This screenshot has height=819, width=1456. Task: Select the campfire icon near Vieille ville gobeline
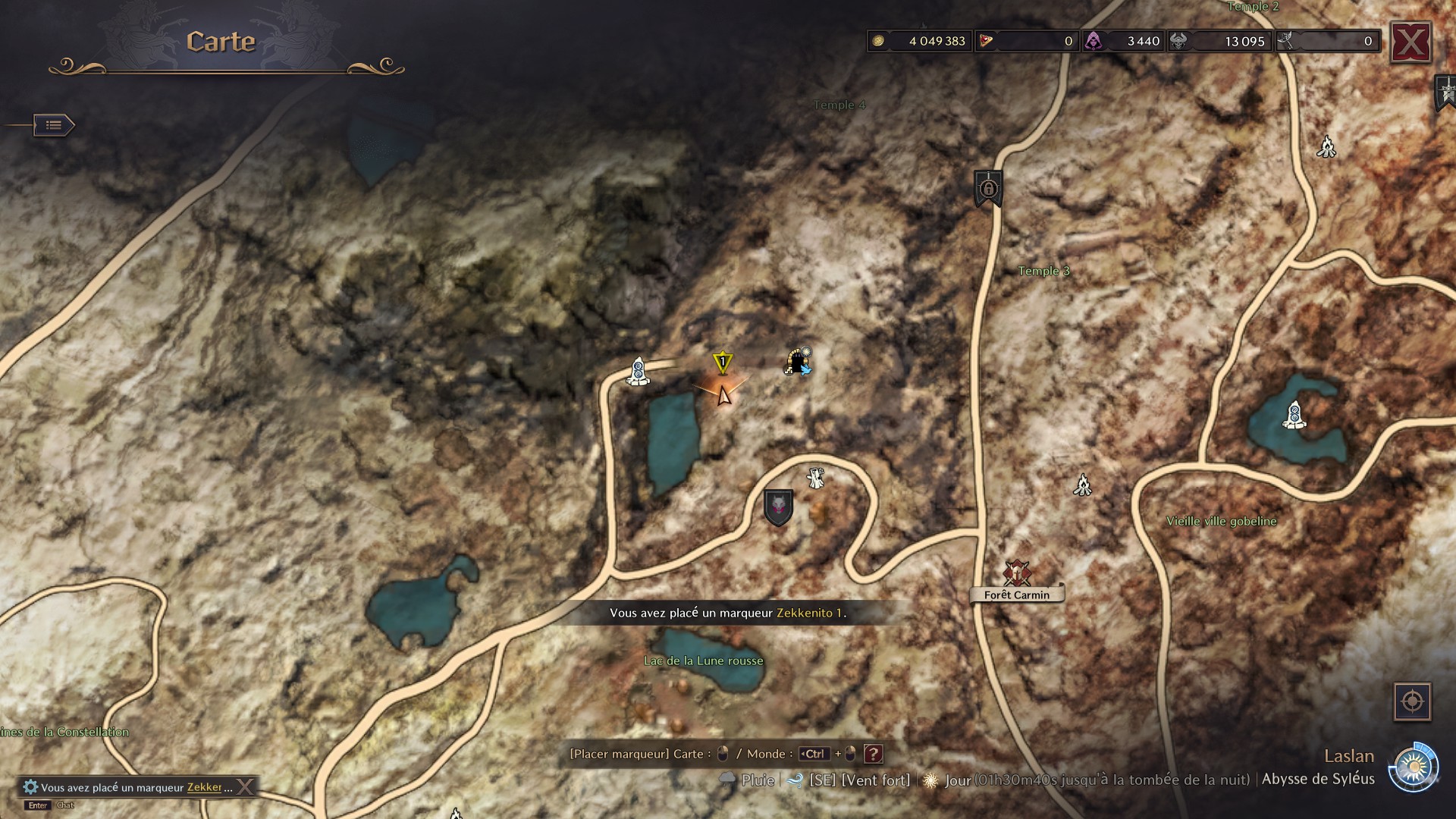coord(1083,485)
